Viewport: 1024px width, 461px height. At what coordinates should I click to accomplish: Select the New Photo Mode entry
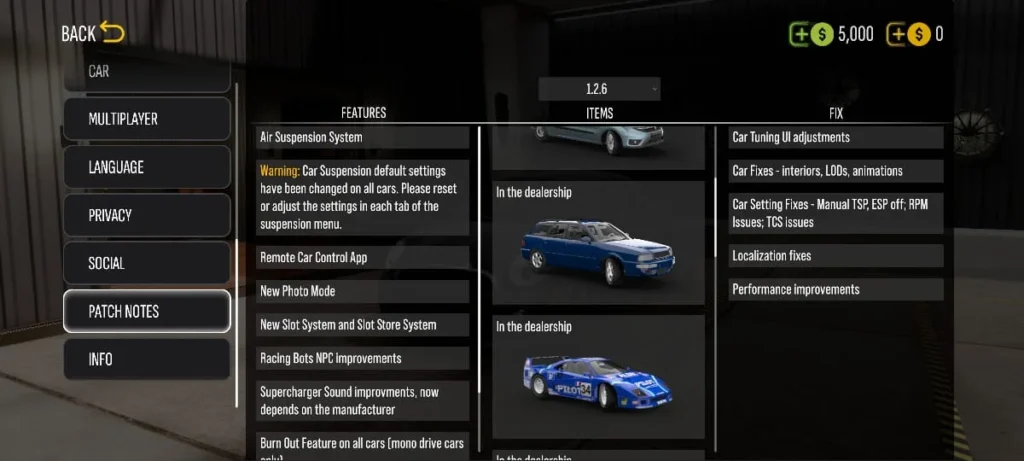(x=363, y=291)
